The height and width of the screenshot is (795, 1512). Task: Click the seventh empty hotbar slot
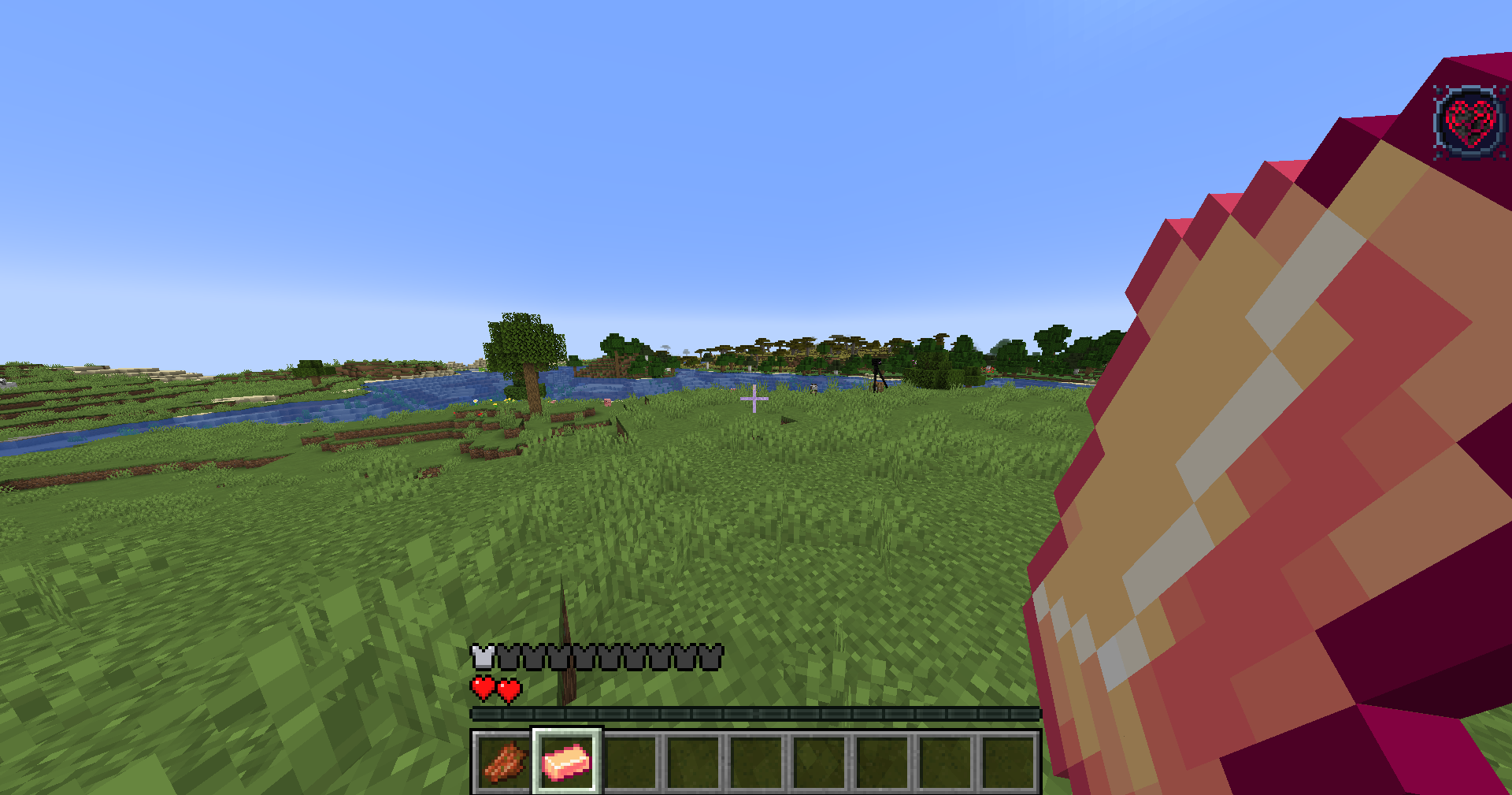[884, 761]
